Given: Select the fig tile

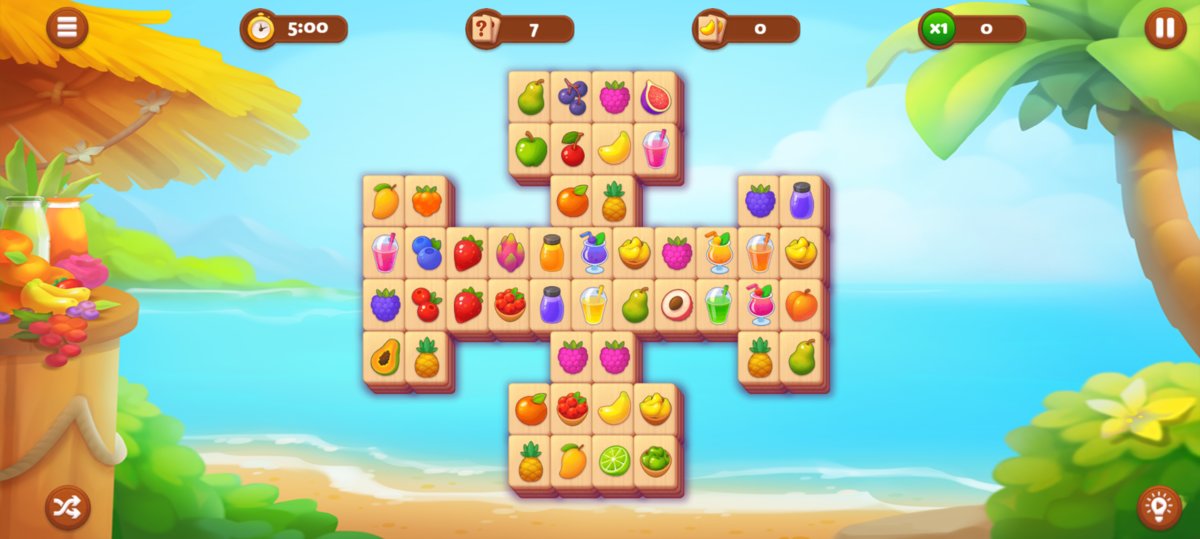Looking at the screenshot, I should click(655, 97).
